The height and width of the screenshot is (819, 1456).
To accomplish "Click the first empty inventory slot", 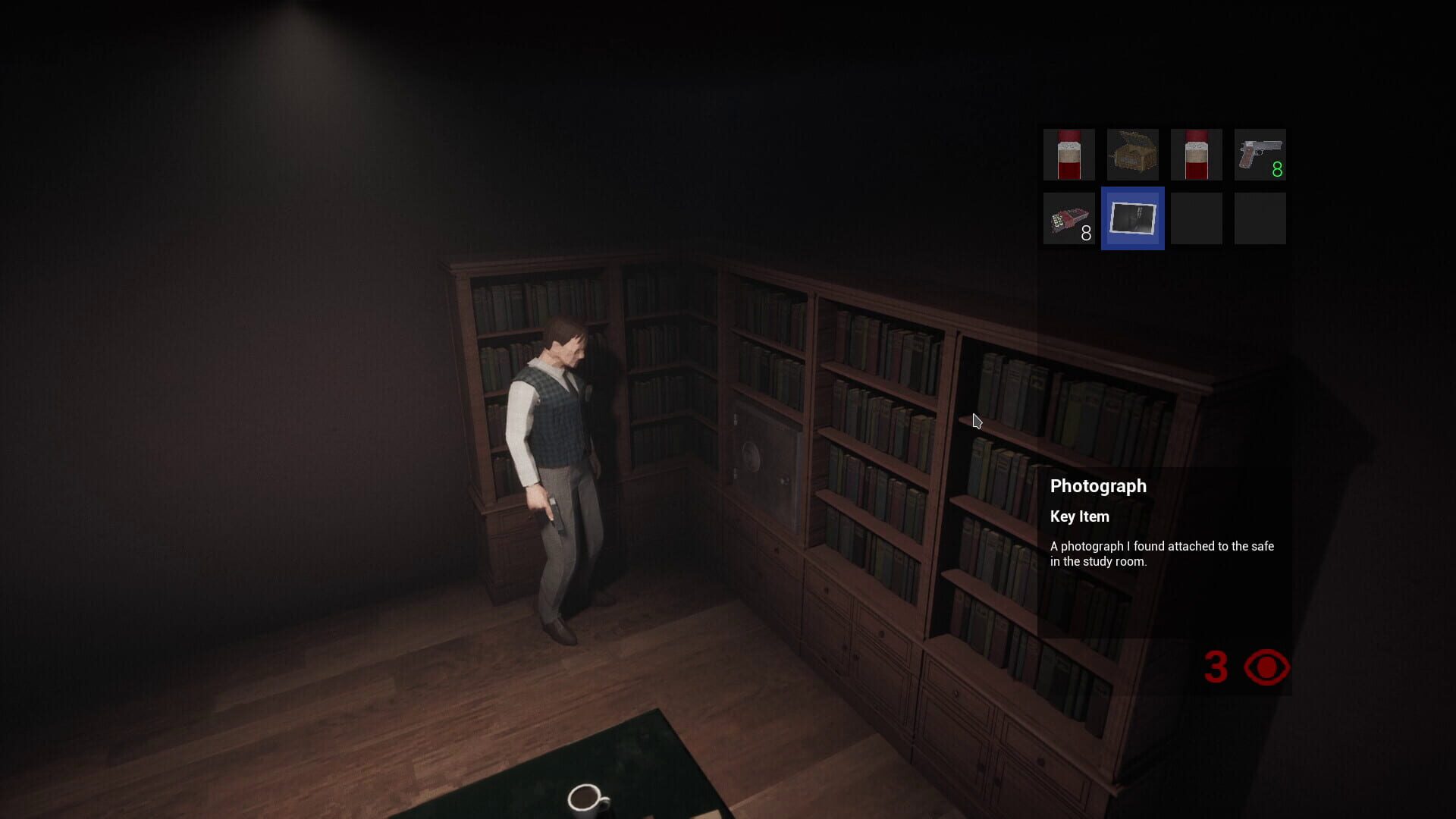I will tap(1196, 219).
